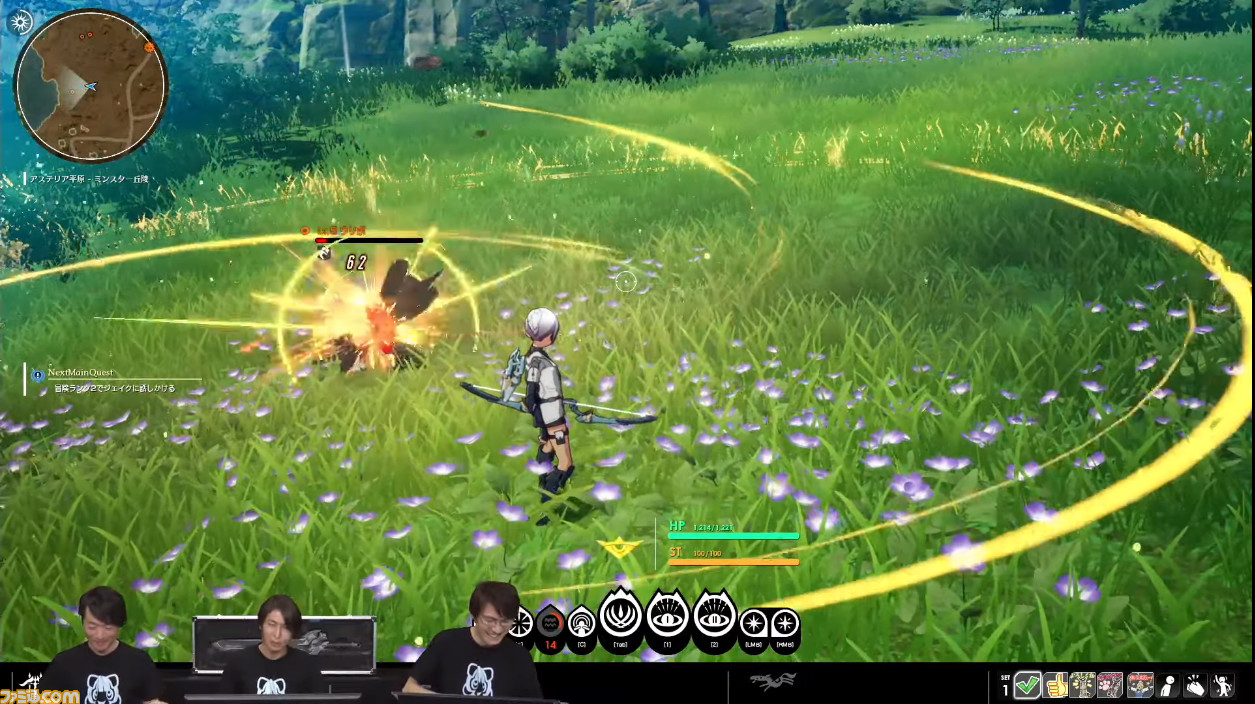Use the left four-point star attack icon
The width and height of the screenshot is (1255, 704).
click(x=754, y=624)
